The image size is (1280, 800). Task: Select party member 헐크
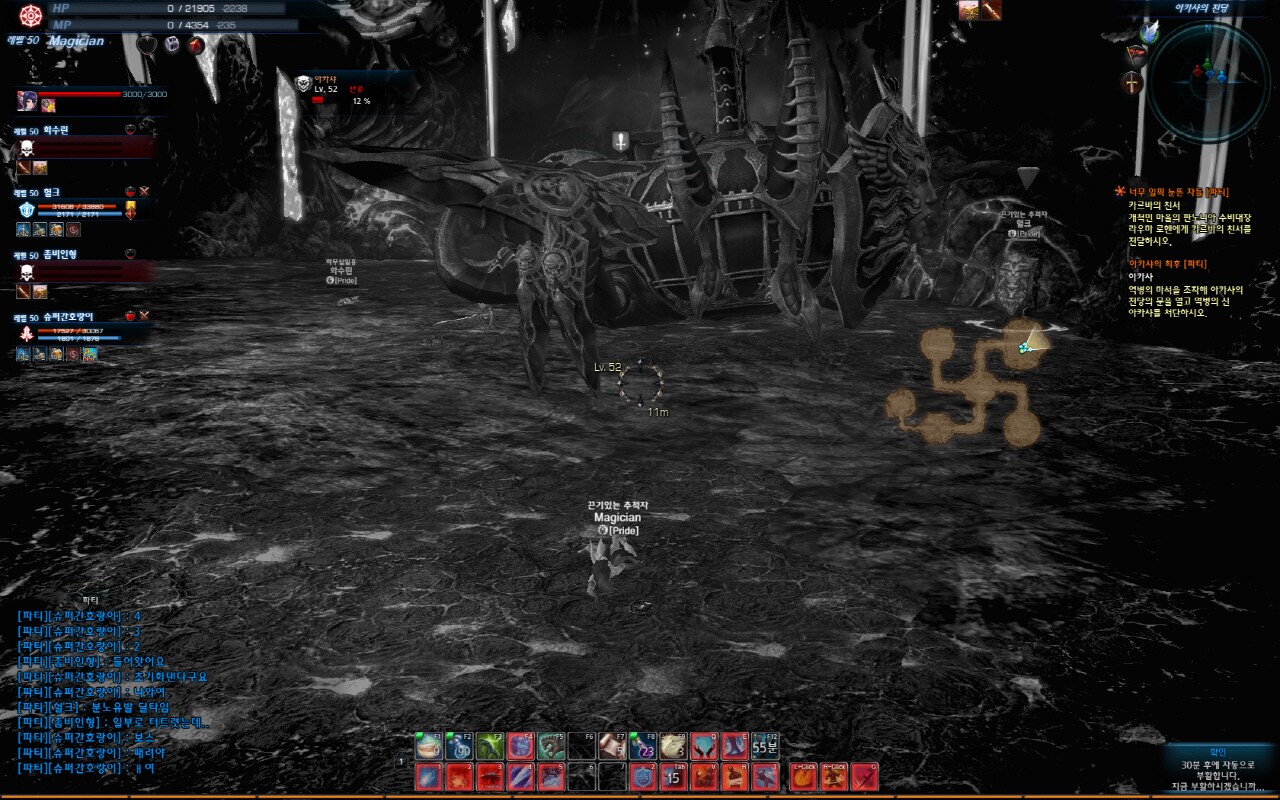click(52, 192)
